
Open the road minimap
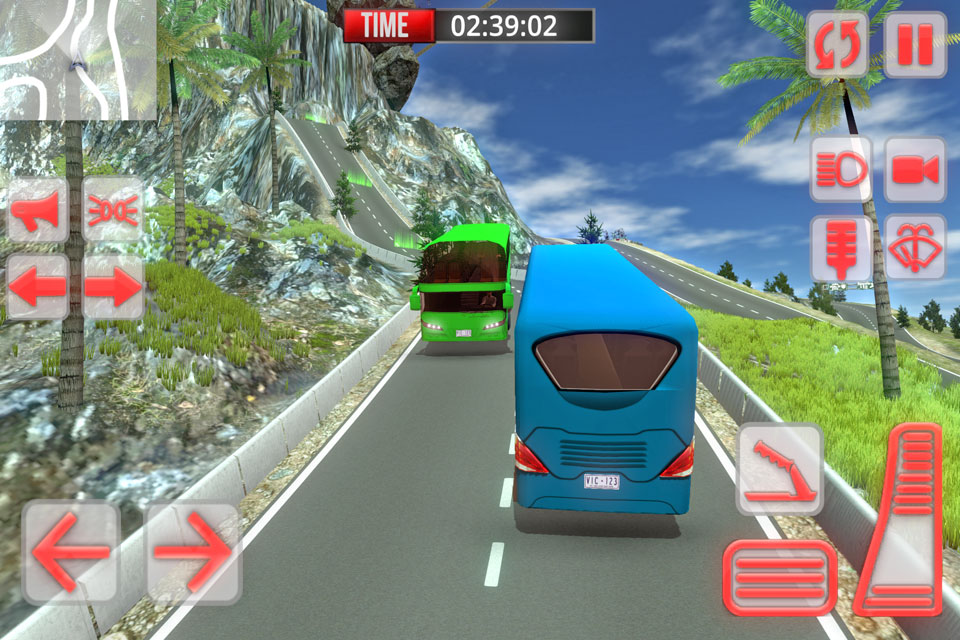click(78, 60)
